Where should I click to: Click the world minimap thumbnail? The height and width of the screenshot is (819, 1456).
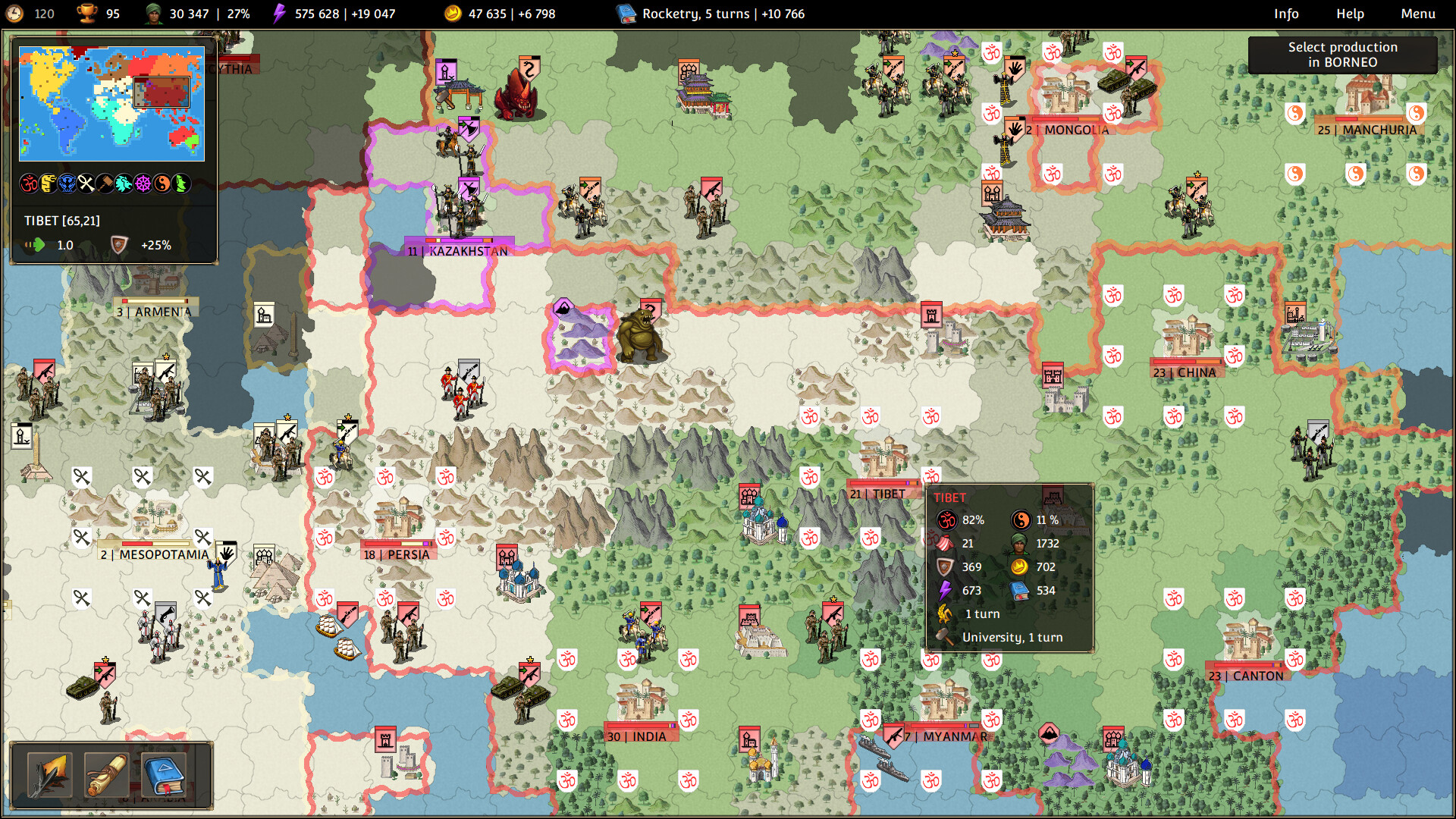point(112,105)
